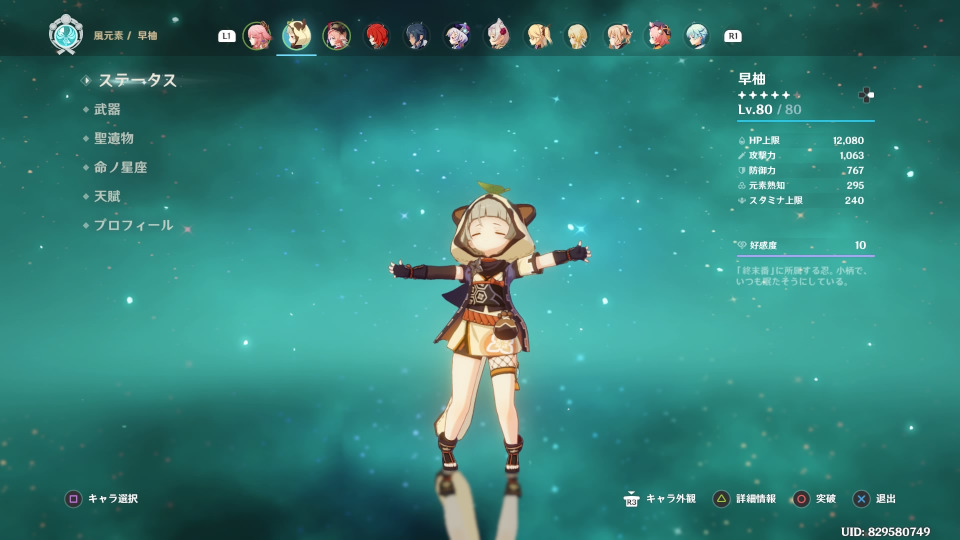960x540 pixels.
Task: Switch to Noelle's silver-haired portrait
Action: point(497,36)
